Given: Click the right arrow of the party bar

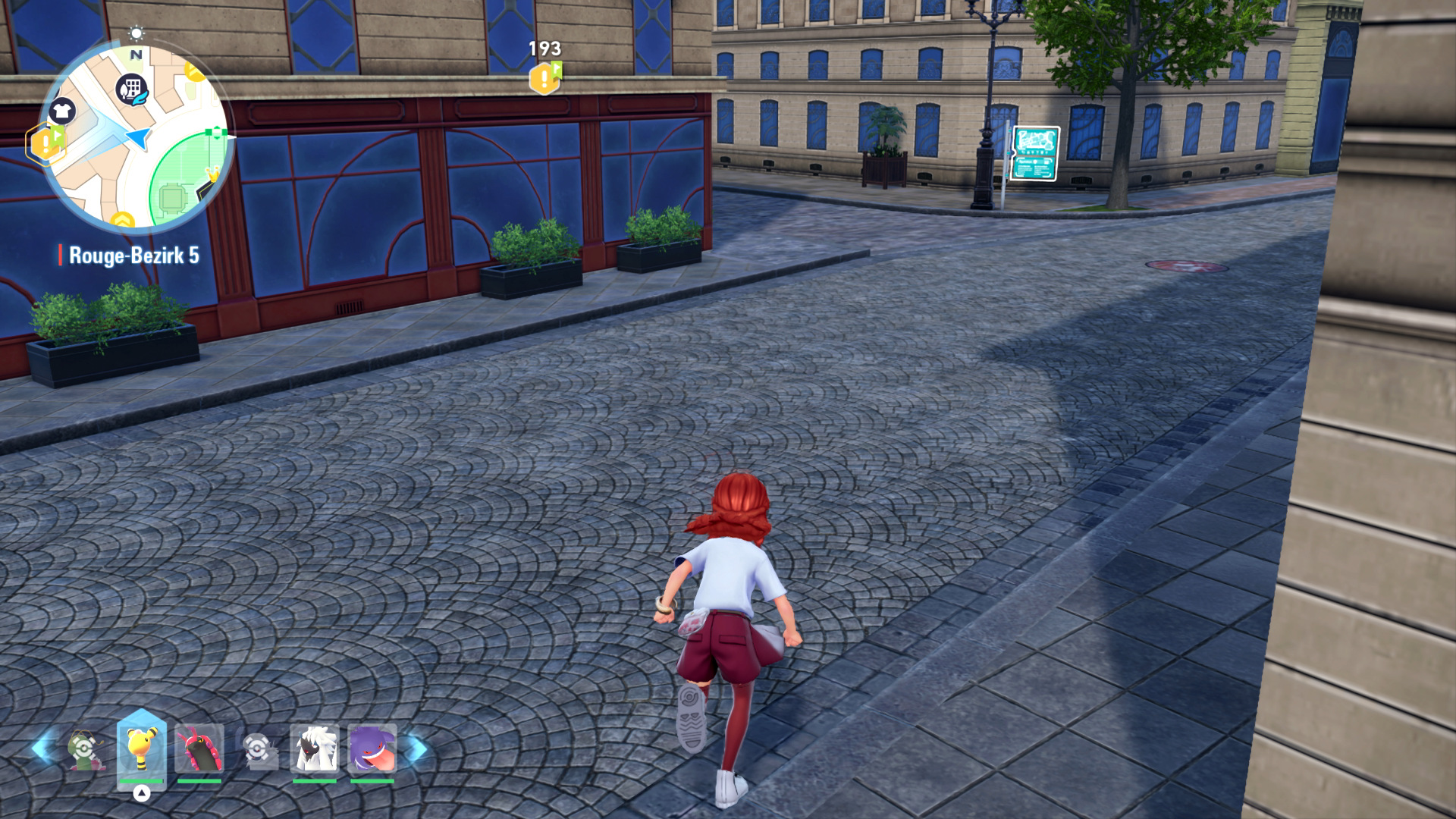Looking at the screenshot, I should 416,749.
